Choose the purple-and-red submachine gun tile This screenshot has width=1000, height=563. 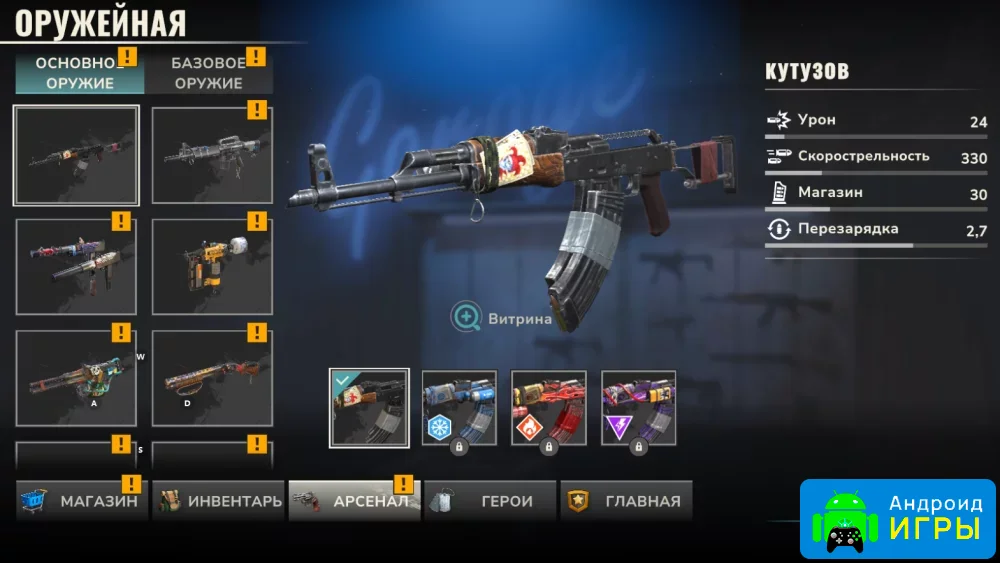76,266
